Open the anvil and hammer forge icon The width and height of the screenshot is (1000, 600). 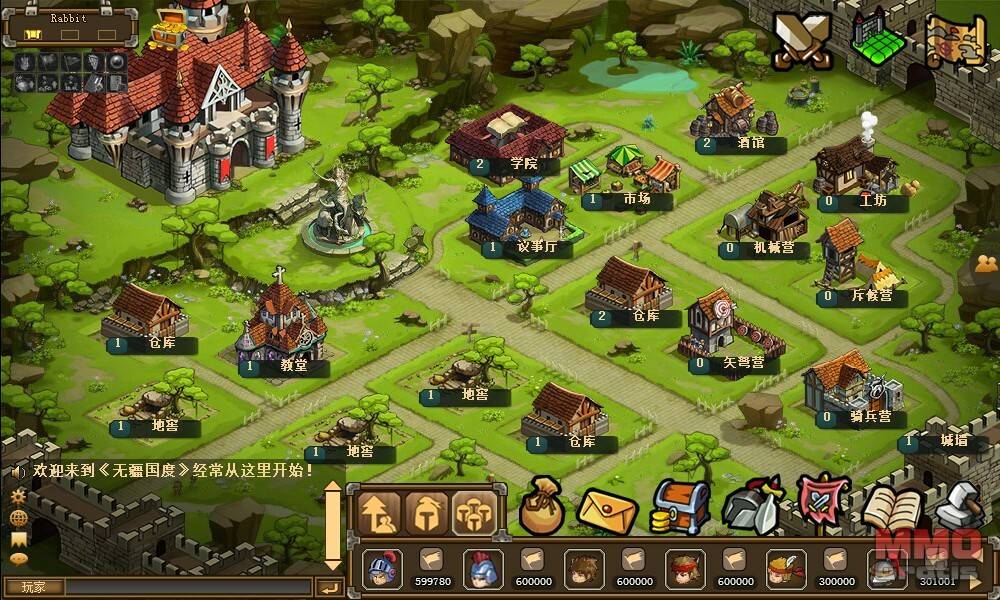[958, 506]
